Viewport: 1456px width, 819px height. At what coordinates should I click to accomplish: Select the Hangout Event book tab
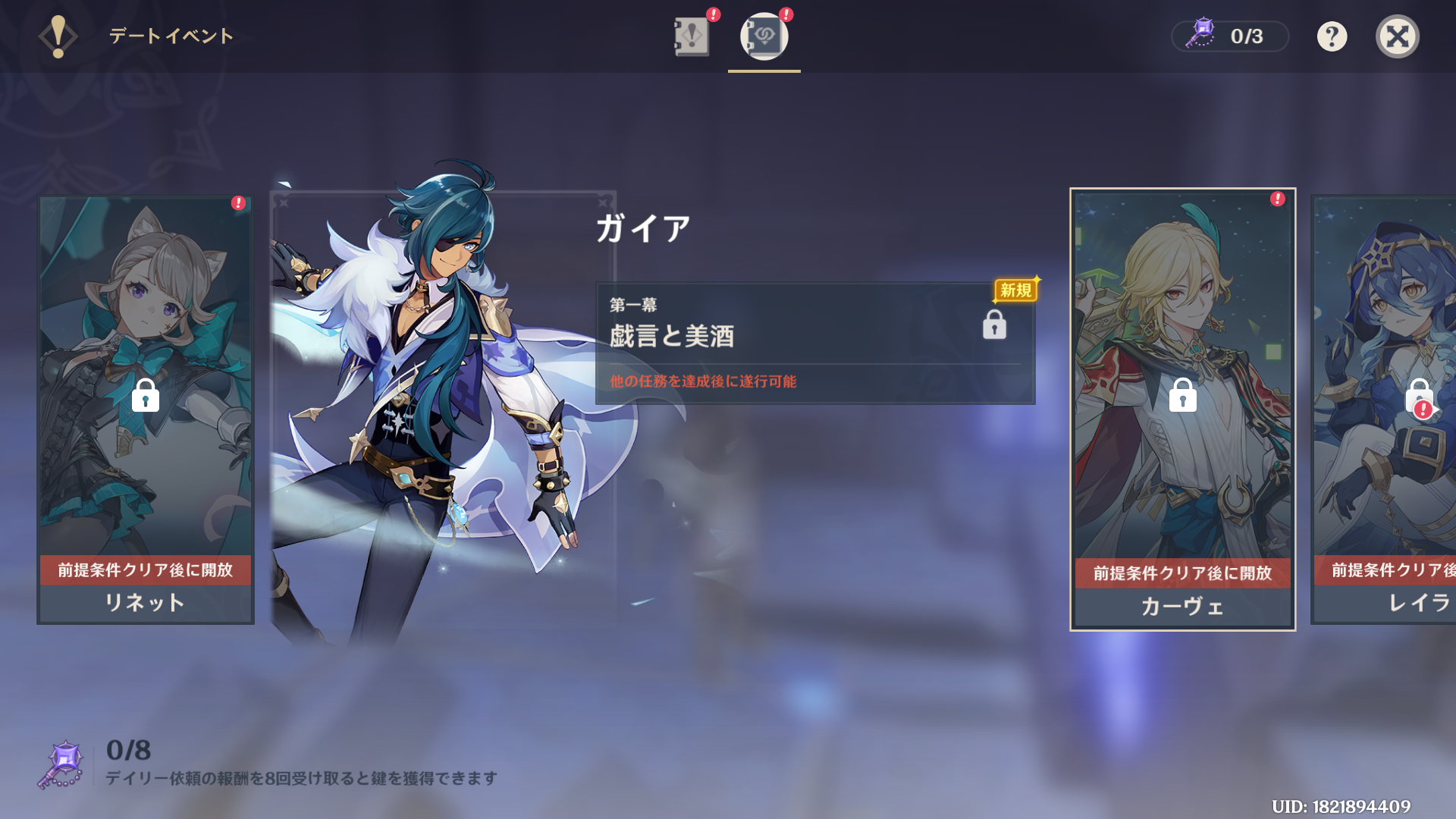(x=764, y=36)
